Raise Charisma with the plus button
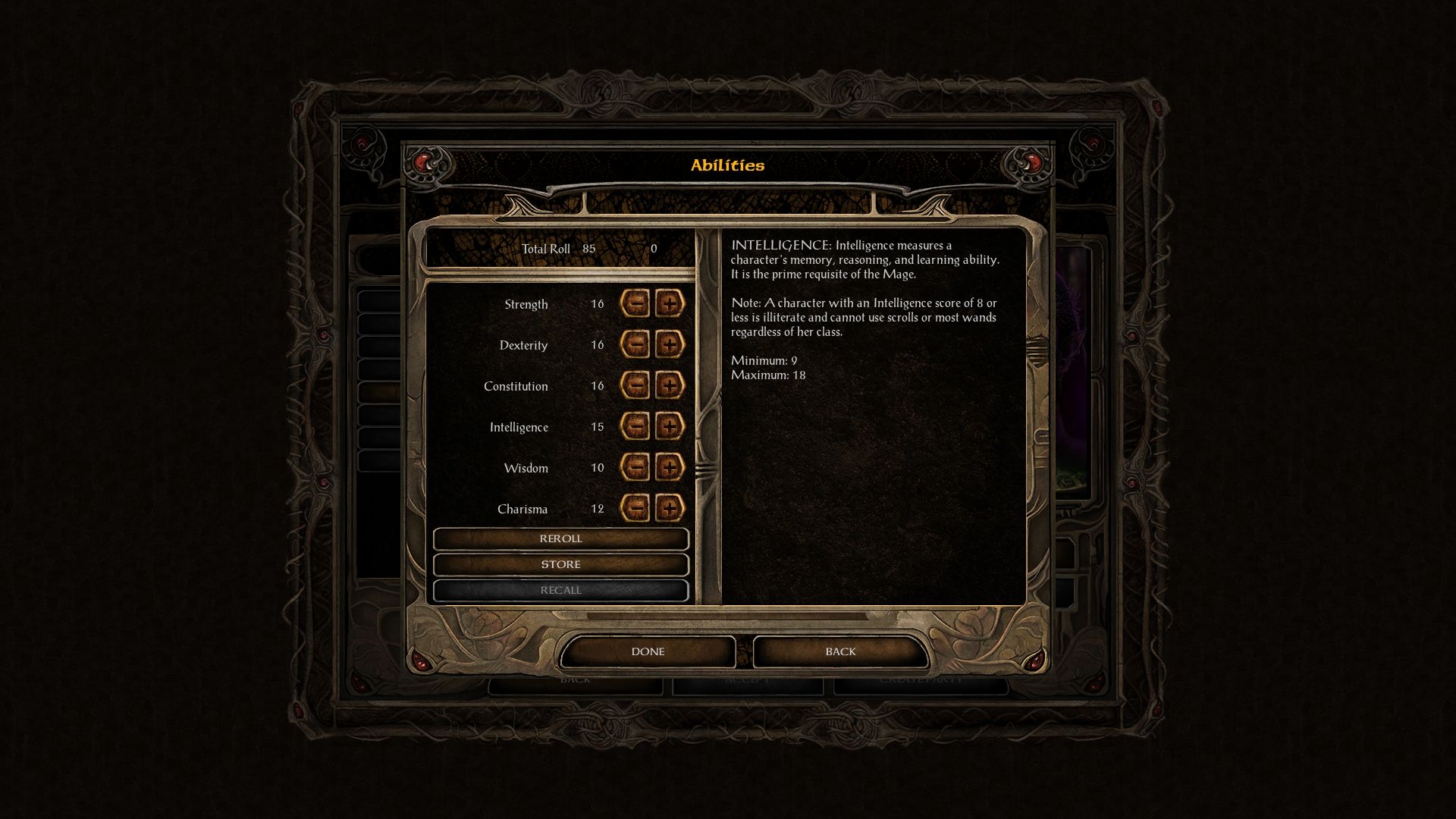Image resolution: width=1456 pixels, height=819 pixels. tap(669, 509)
